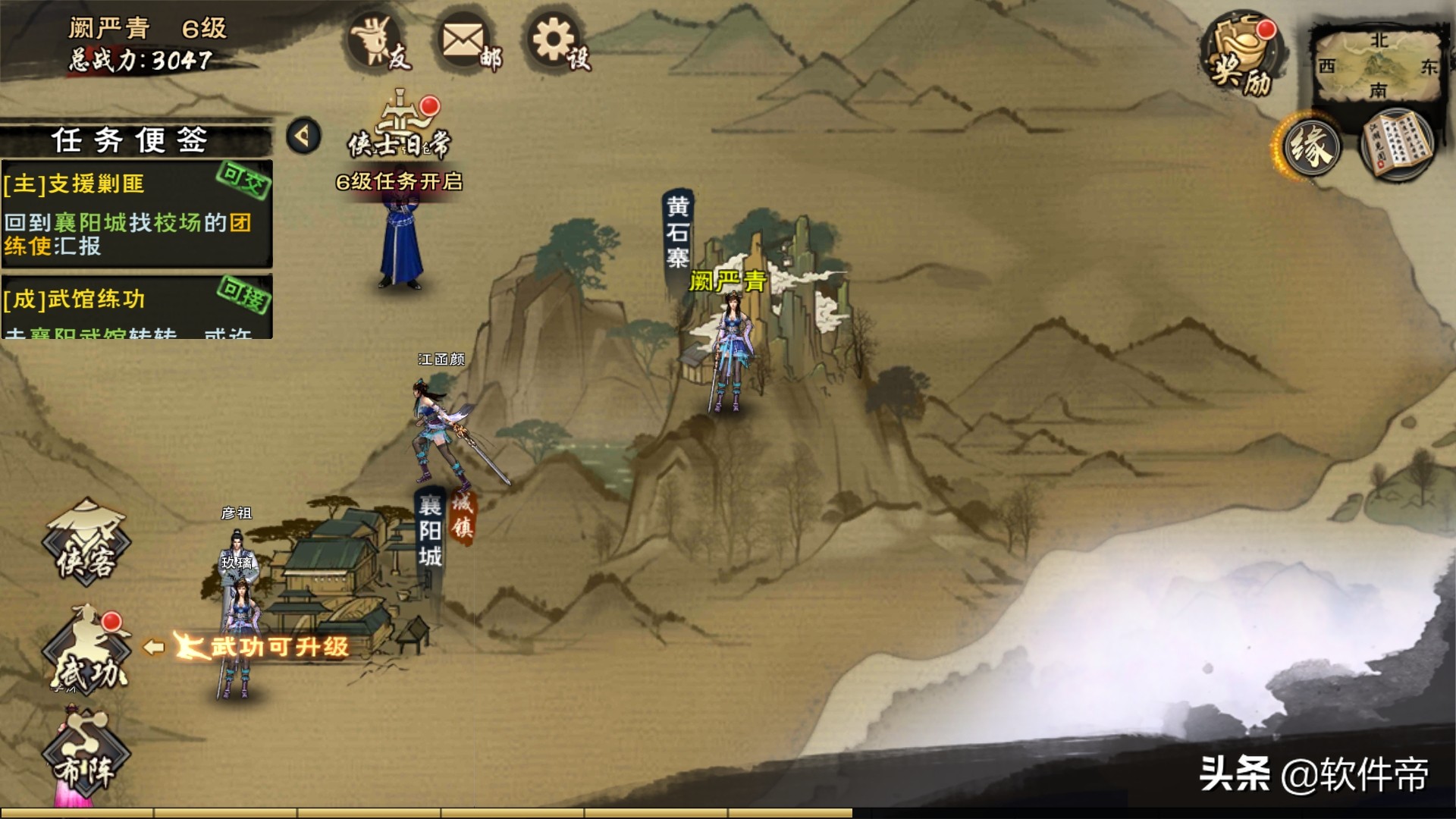Collapse the quest notes panel arrow

(x=303, y=136)
